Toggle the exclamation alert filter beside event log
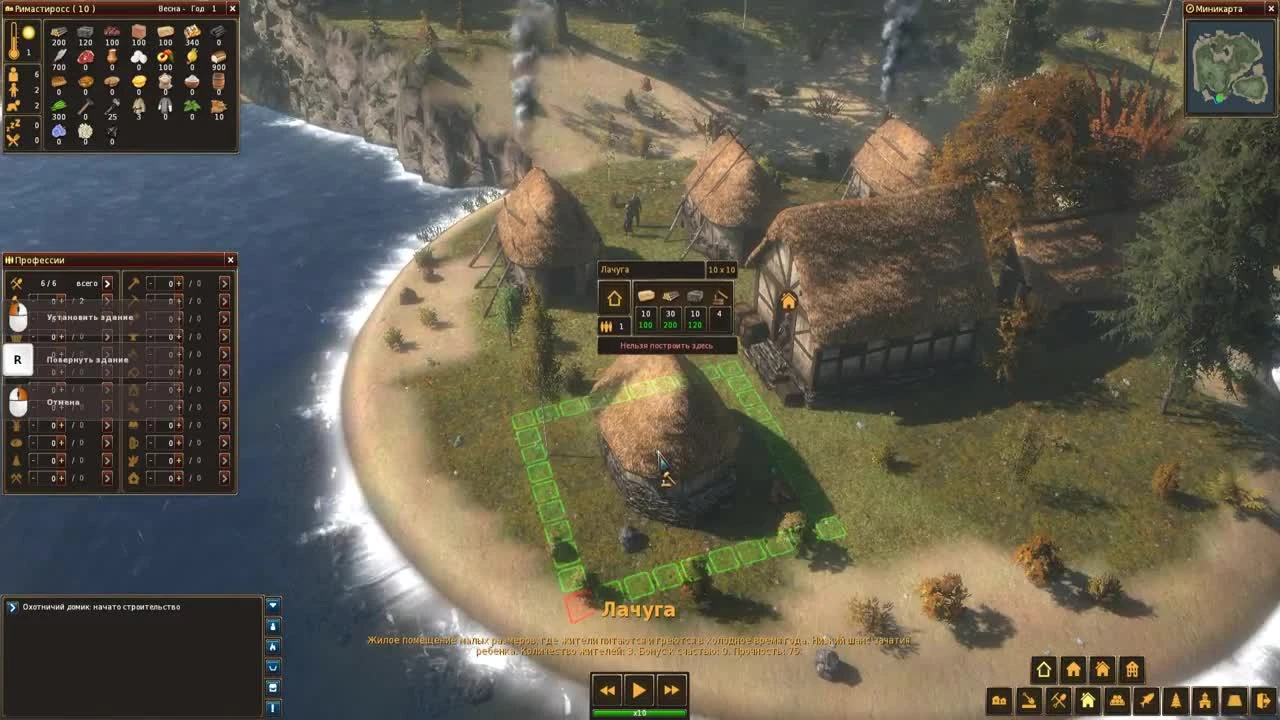The width and height of the screenshot is (1280, 720). 273,708
